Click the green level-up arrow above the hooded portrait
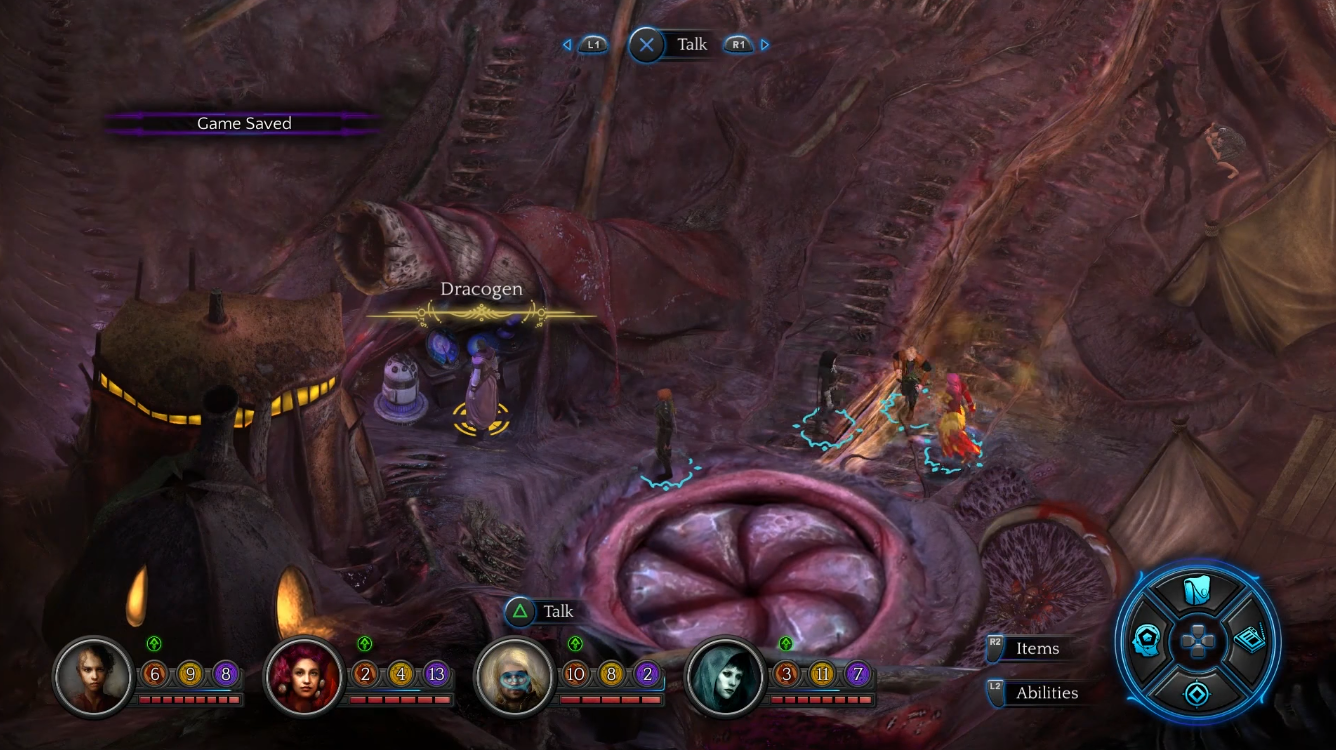The height and width of the screenshot is (750, 1336). coord(786,643)
